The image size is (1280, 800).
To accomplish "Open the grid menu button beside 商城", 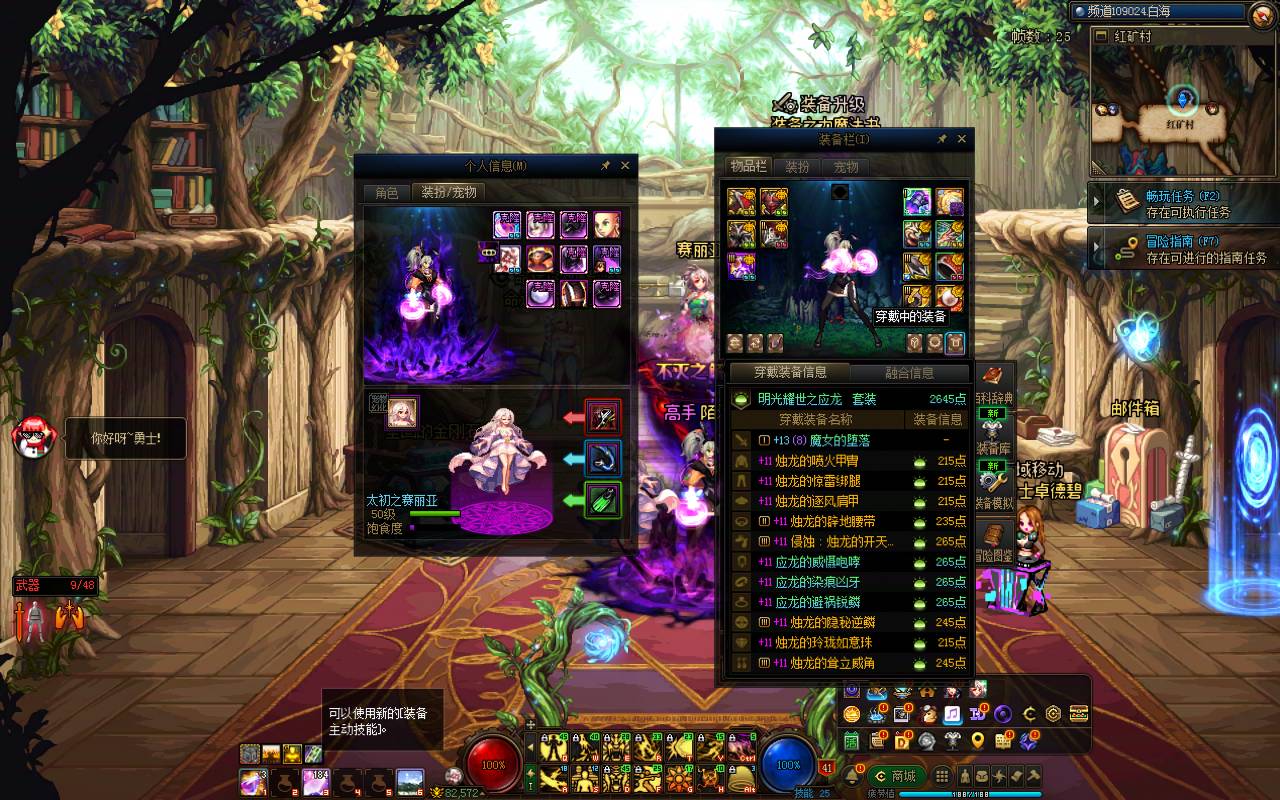I will click(x=942, y=776).
